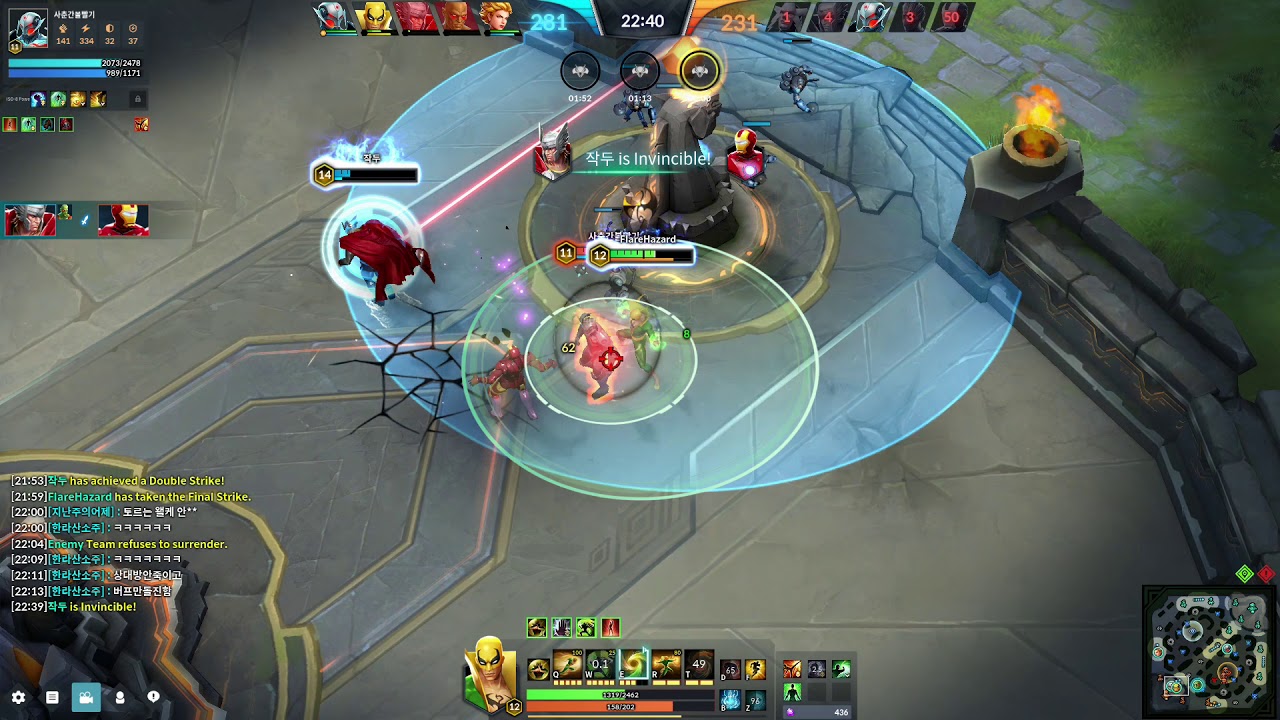This screenshot has height=720, width=1280.
Task: Use the F sprint summoner skill
Action: click(x=755, y=670)
